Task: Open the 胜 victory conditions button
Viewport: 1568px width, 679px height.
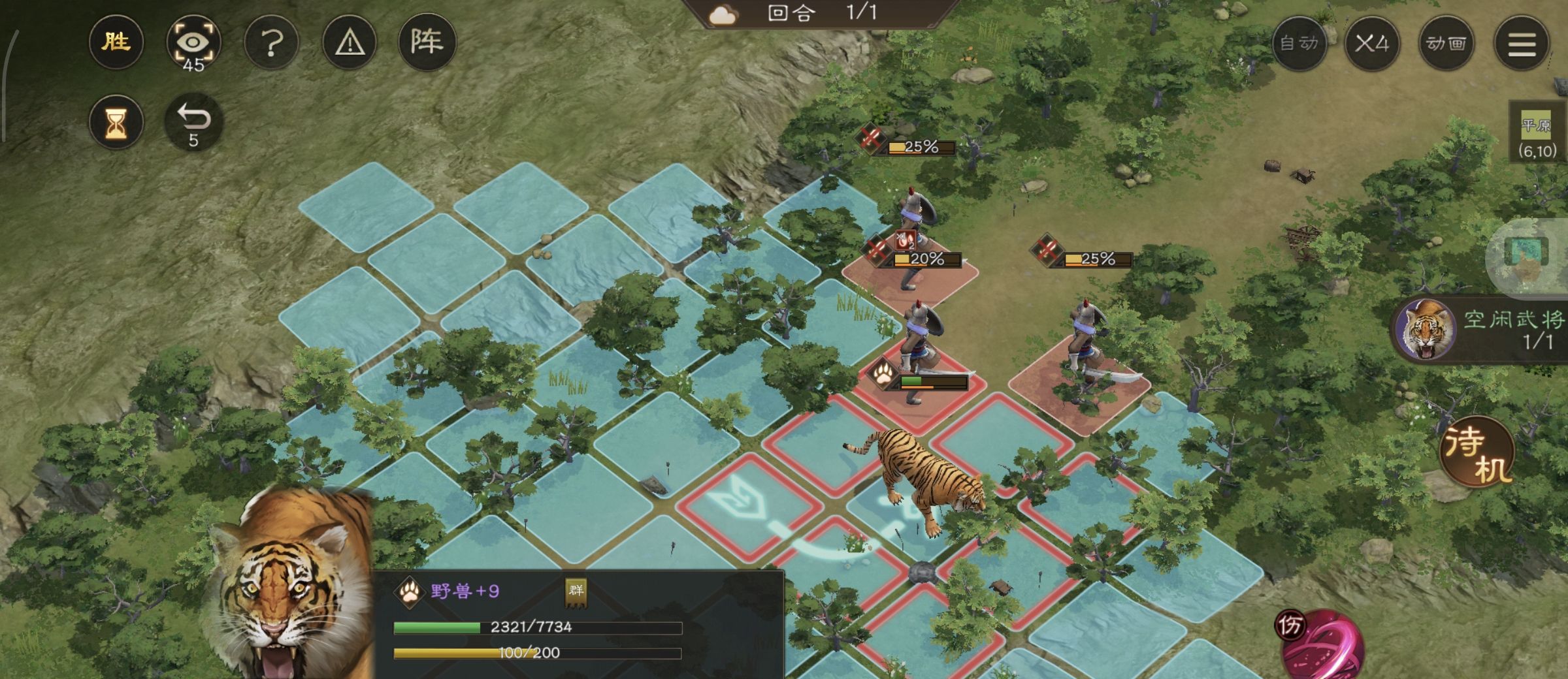Action: click(x=116, y=43)
